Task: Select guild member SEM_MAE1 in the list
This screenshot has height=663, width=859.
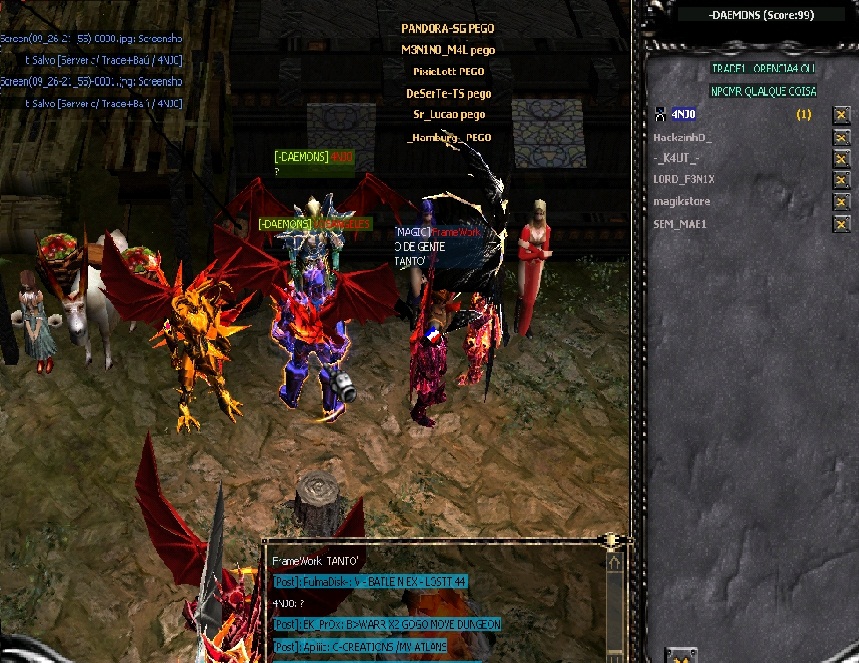Action: pyautogui.click(x=680, y=224)
